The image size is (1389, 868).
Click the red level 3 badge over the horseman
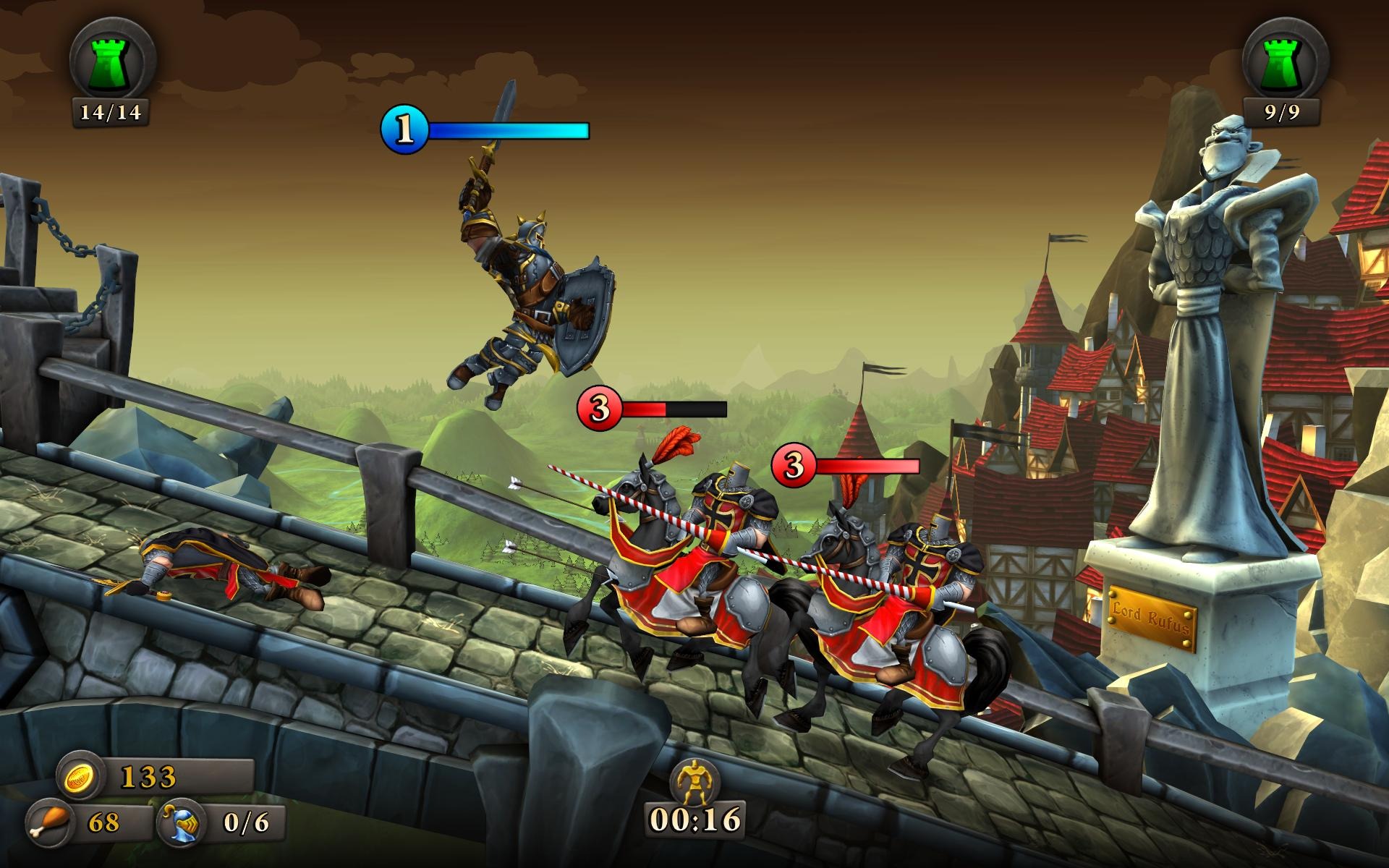click(x=598, y=409)
